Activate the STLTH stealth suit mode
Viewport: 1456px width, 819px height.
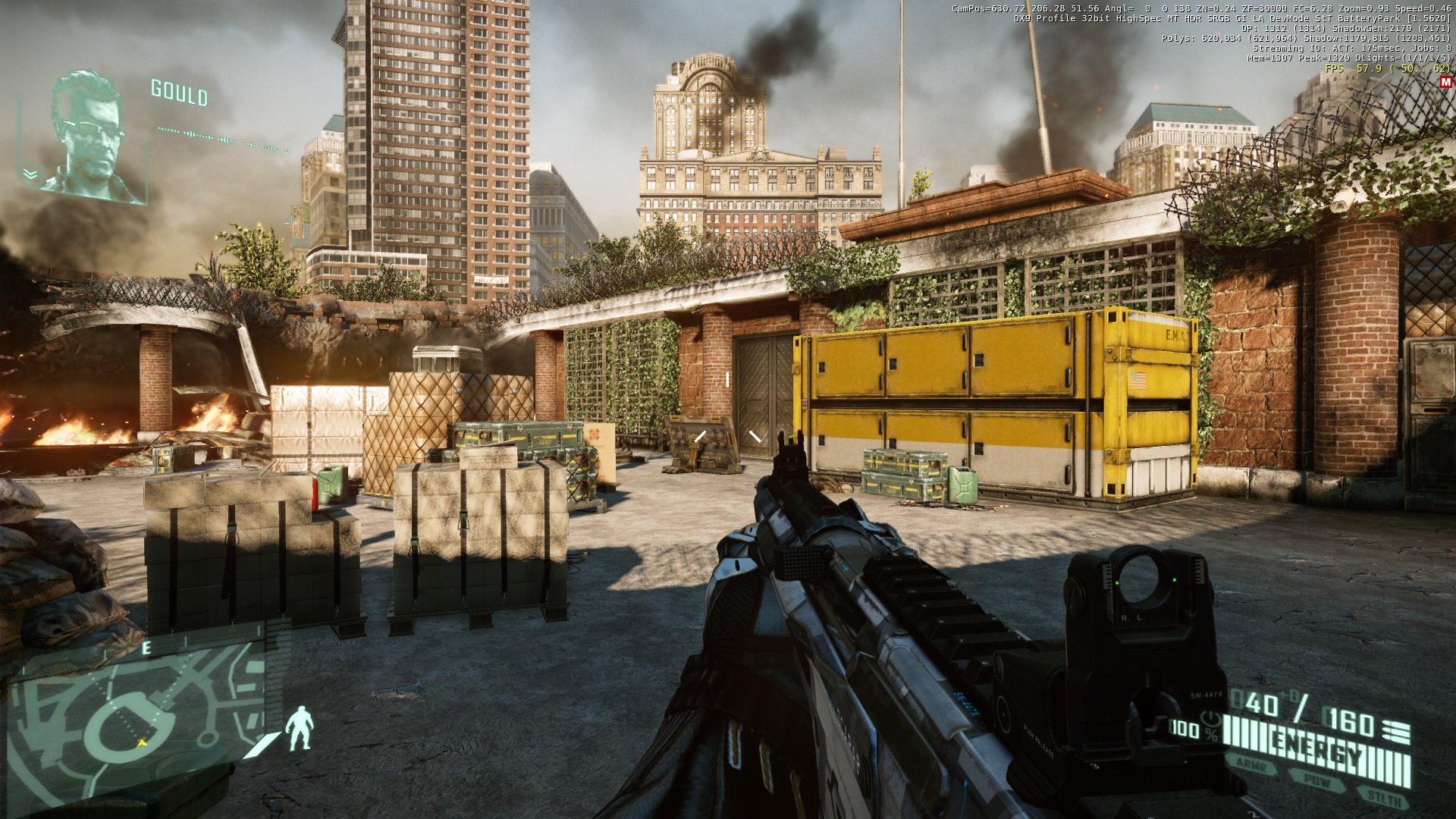pos(1385,797)
